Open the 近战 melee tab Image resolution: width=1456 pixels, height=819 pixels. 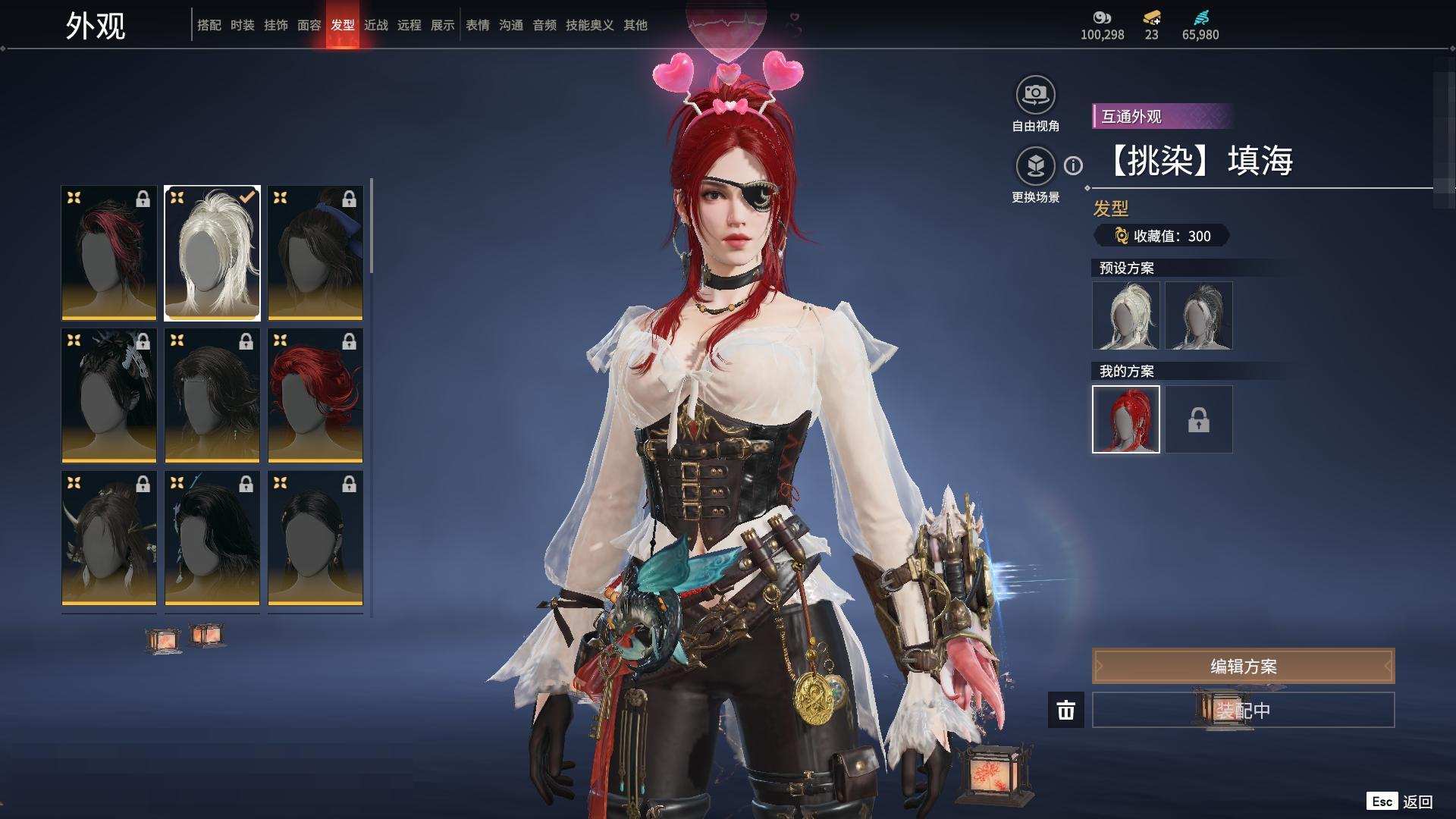coord(375,25)
